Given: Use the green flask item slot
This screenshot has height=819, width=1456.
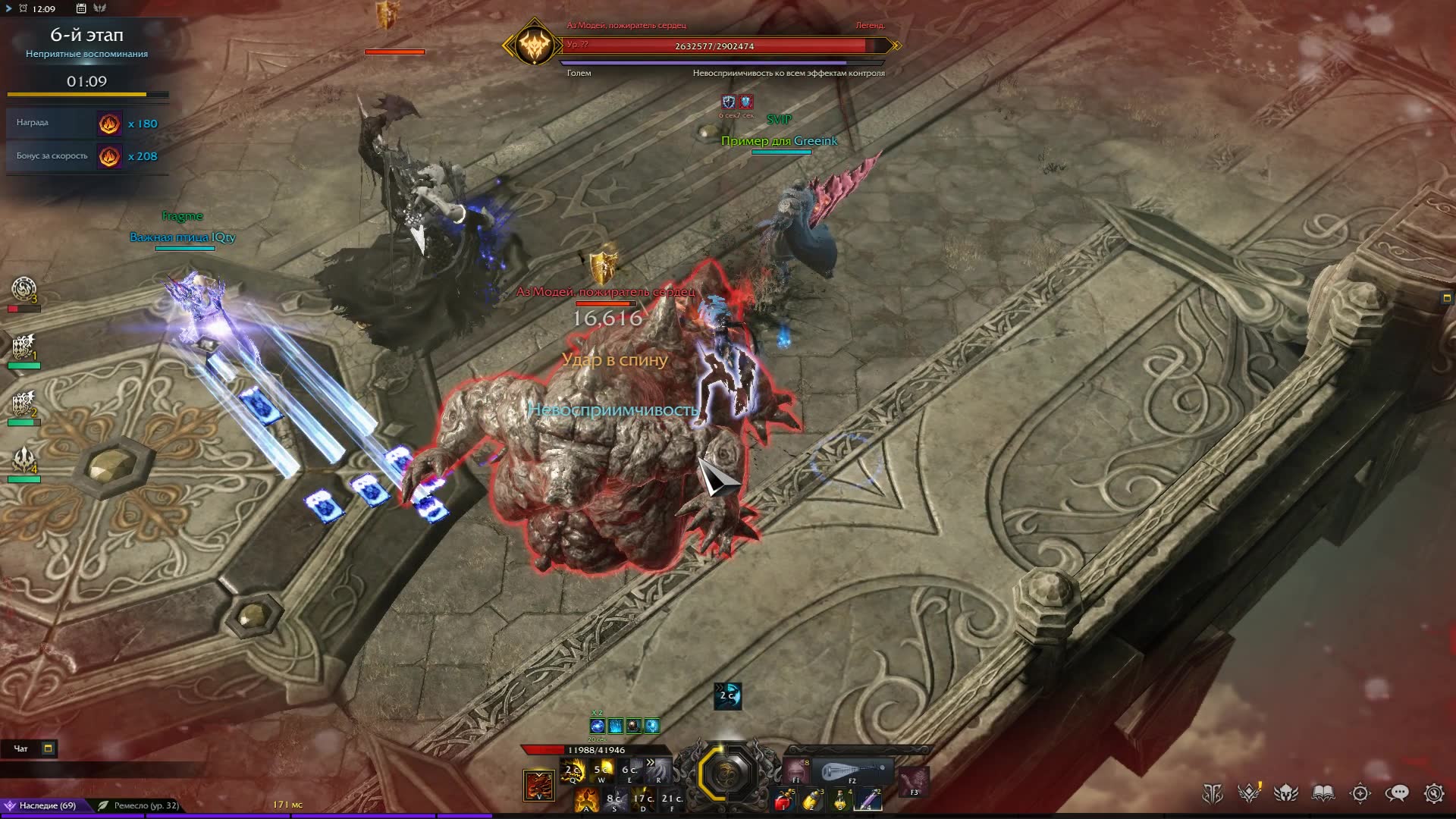Looking at the screenshot, I should pyautogui.click(x=840, y=799).
